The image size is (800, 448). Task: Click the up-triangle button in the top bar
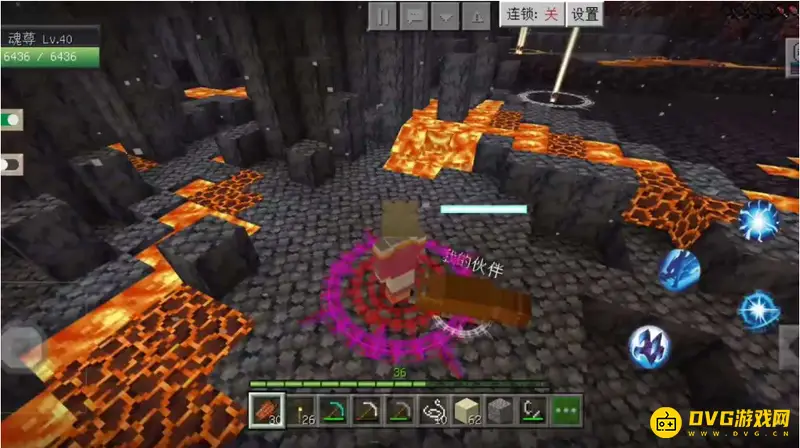pos(478,15)
